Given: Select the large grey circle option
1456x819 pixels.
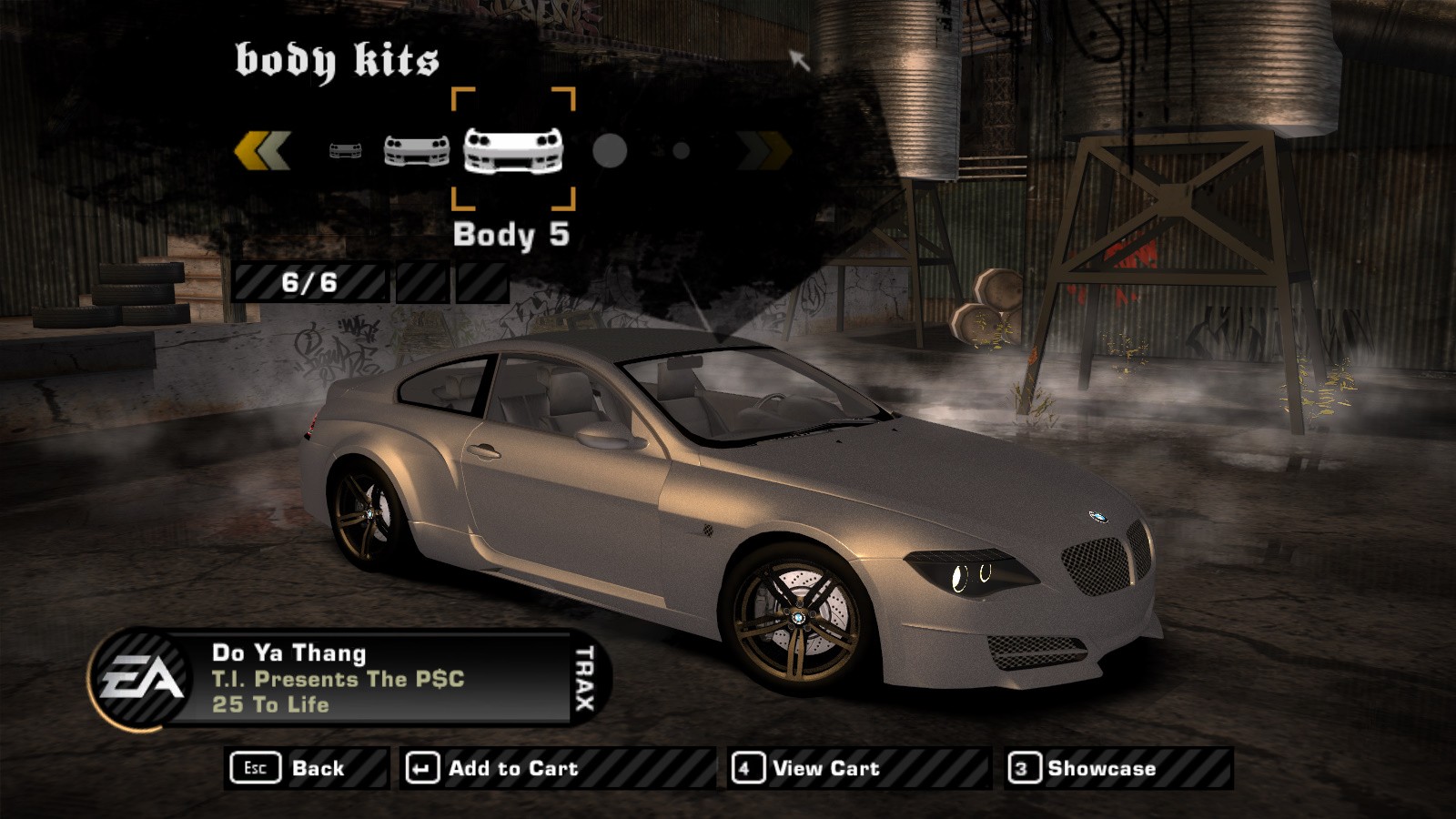Looking at the screenshot, I should click(610, 151).
